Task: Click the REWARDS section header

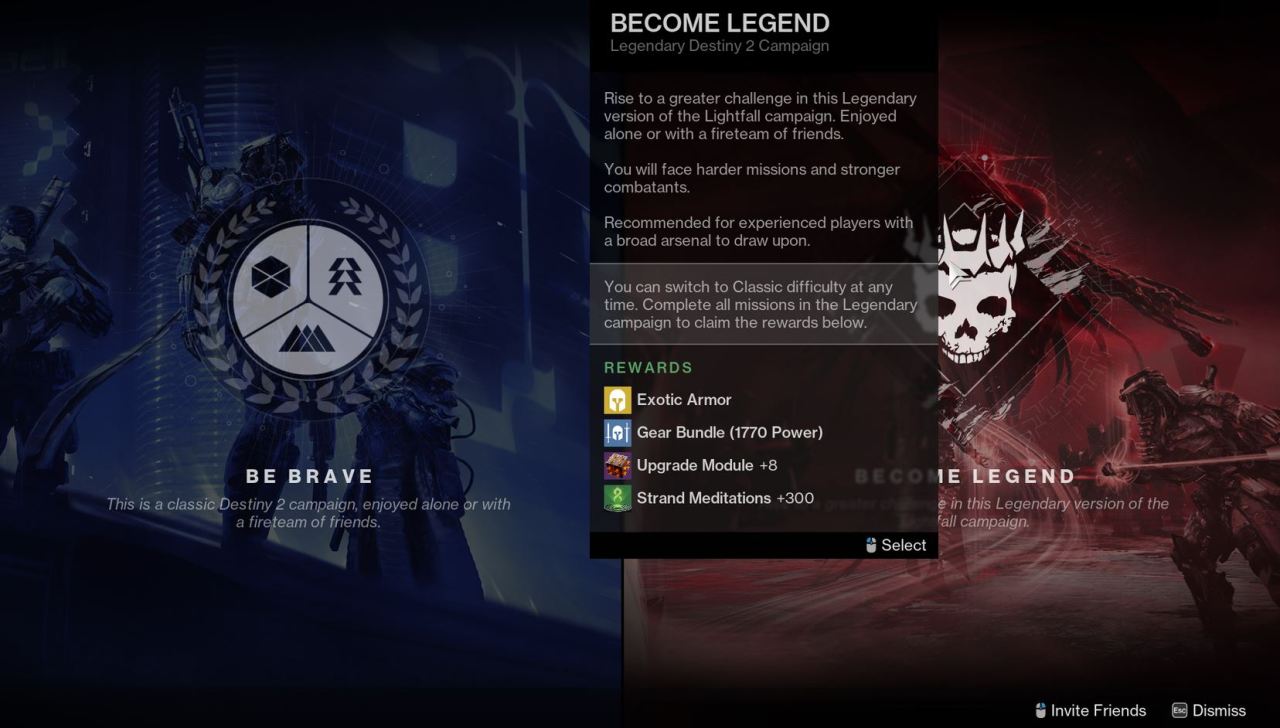Action: 648,367
